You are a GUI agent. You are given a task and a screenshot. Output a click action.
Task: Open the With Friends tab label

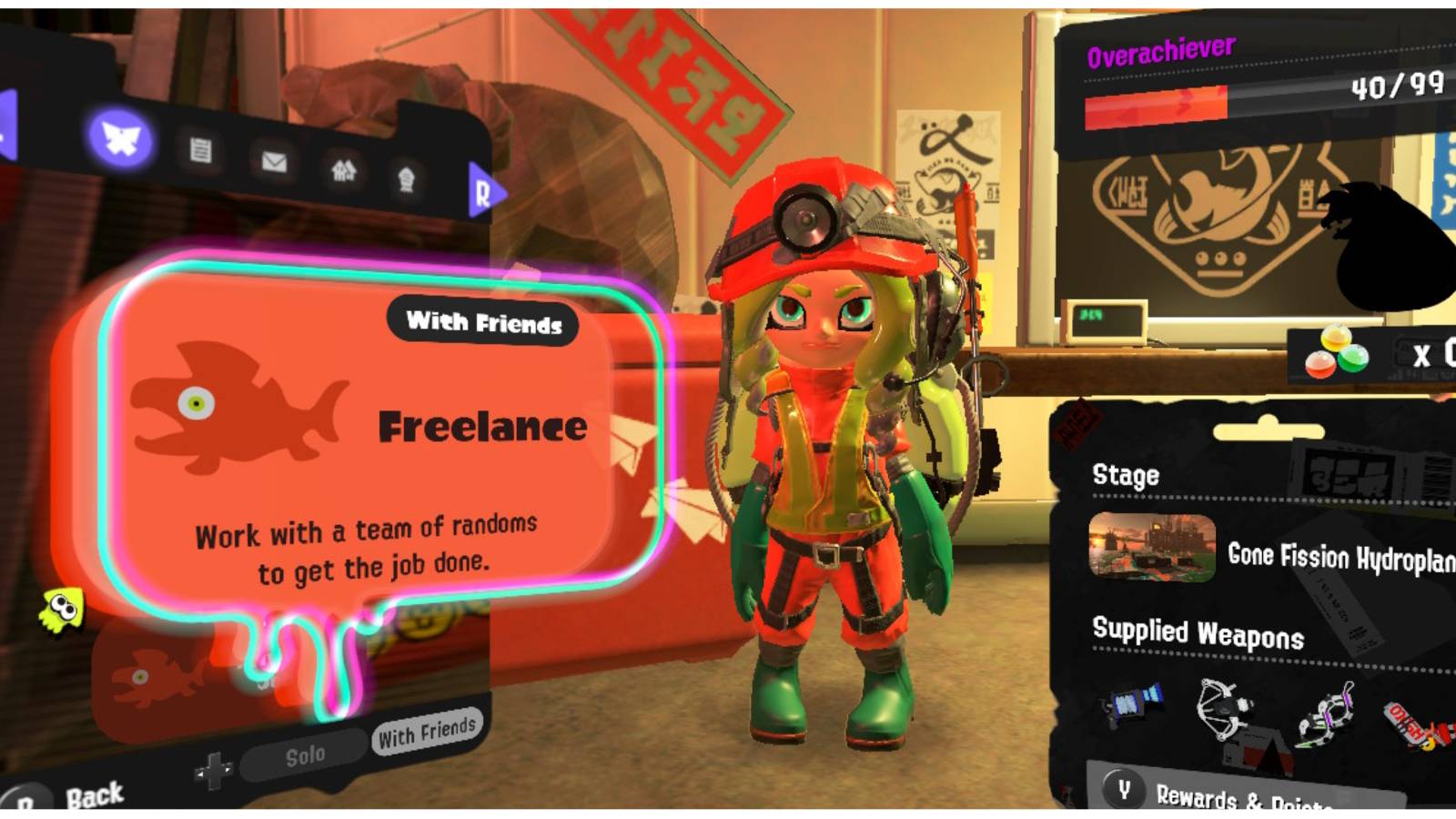point(483,320)
